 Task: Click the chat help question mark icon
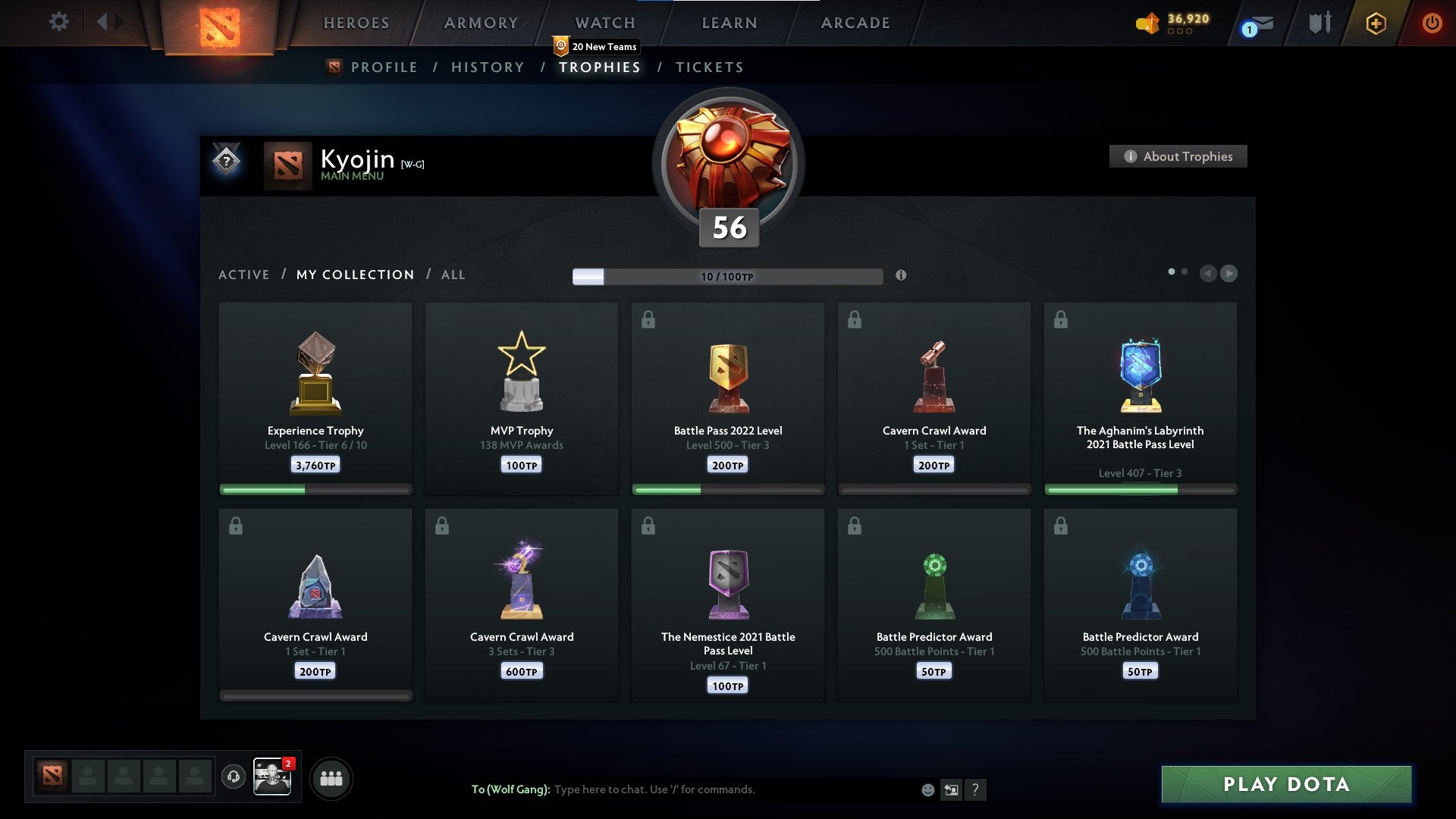(x=977, y=789)
